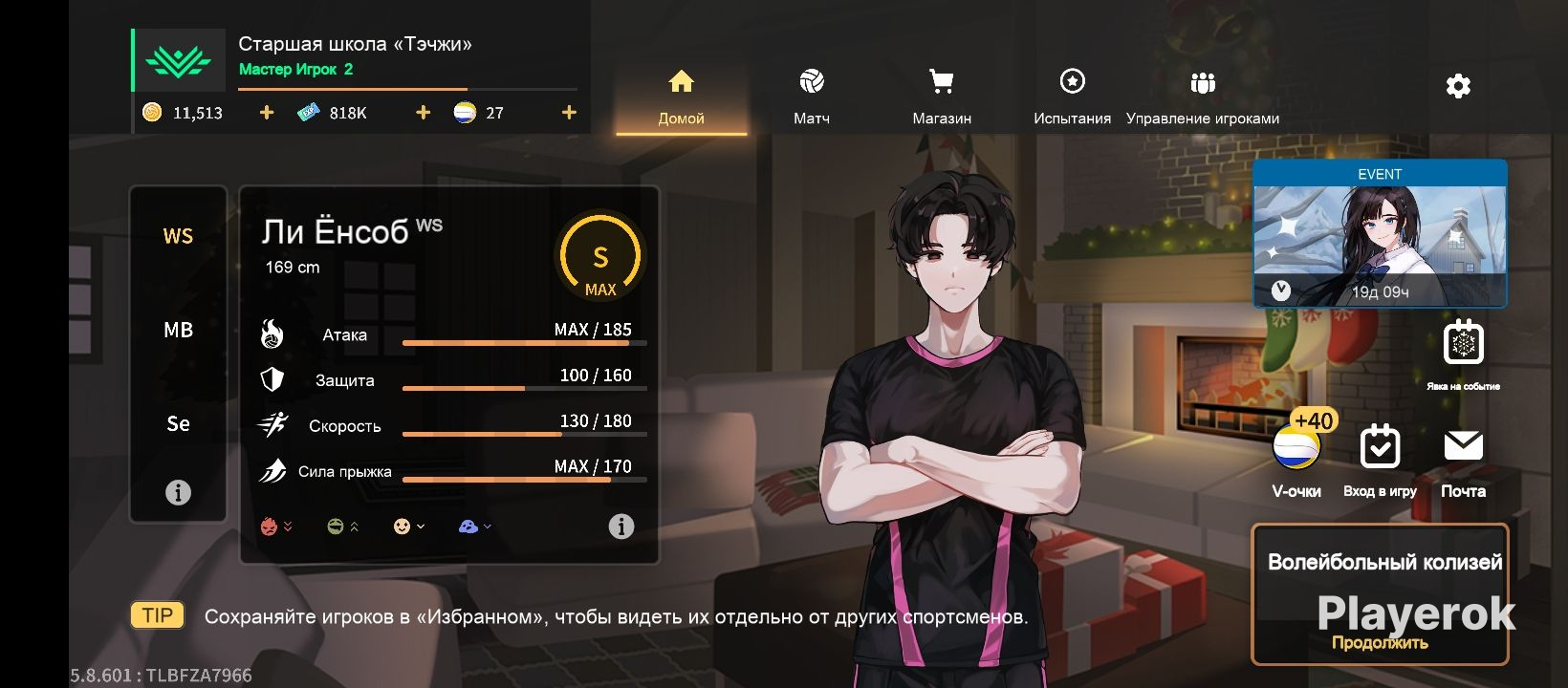Show info below the position list
Screen dimensions: 1568x688
click(x=178, y=492)
